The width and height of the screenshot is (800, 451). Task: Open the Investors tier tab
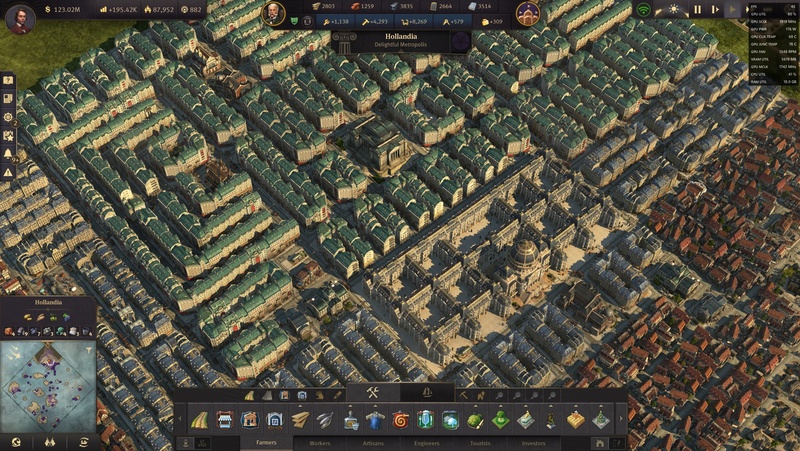click(x=533, y=441)
